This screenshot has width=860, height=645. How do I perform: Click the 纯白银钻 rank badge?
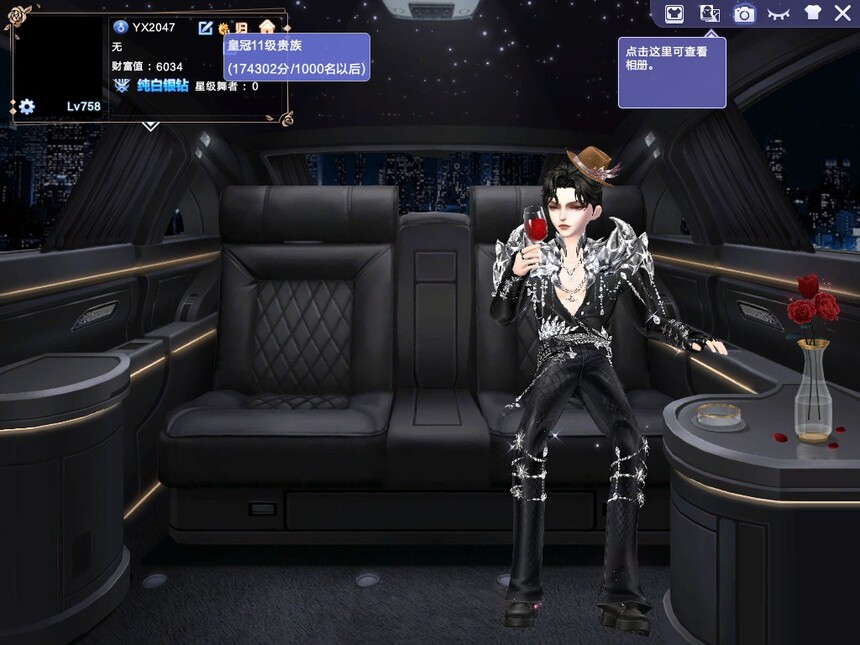point(151,86)
